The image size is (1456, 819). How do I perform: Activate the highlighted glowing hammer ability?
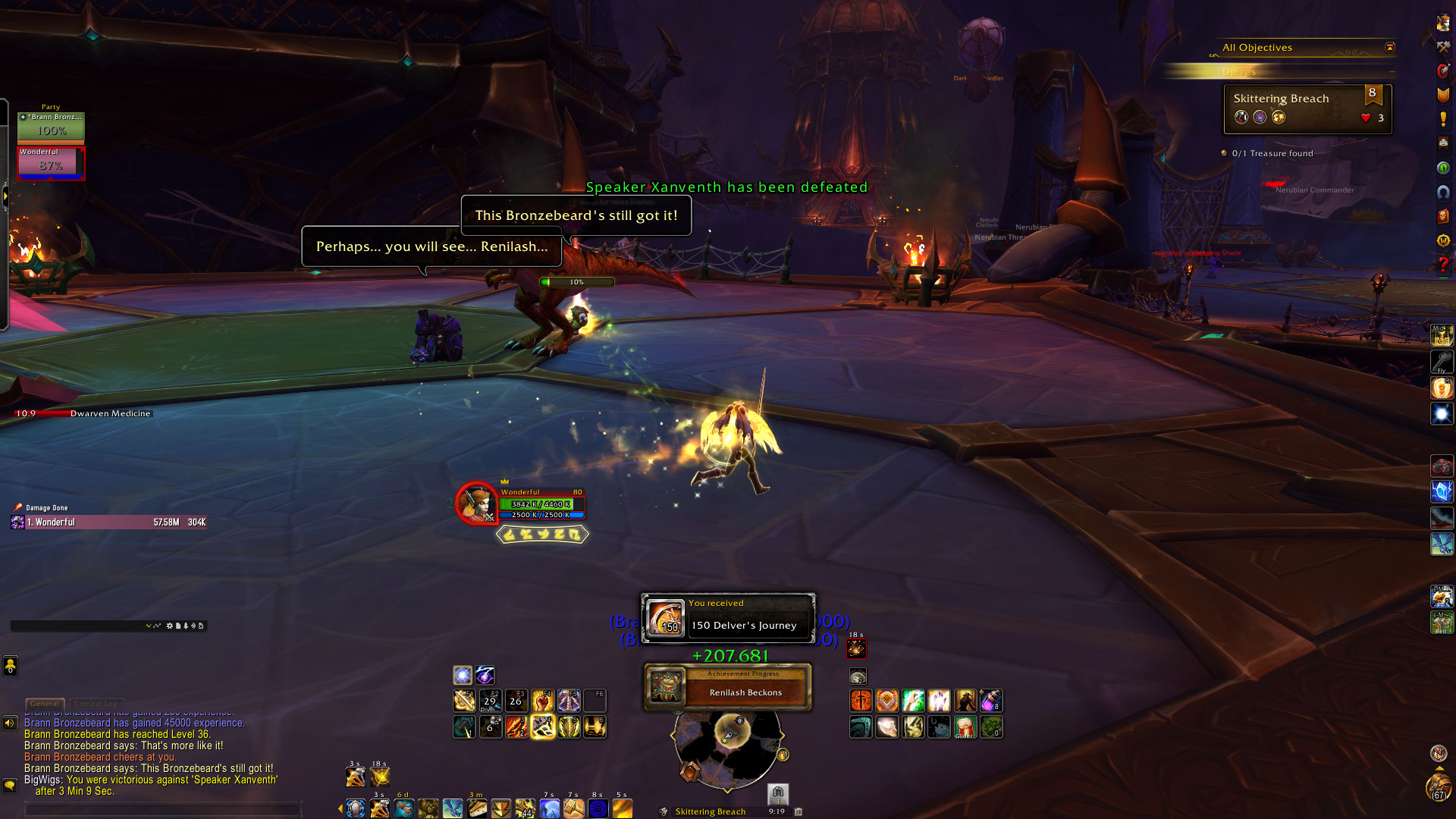pos(543,726)
